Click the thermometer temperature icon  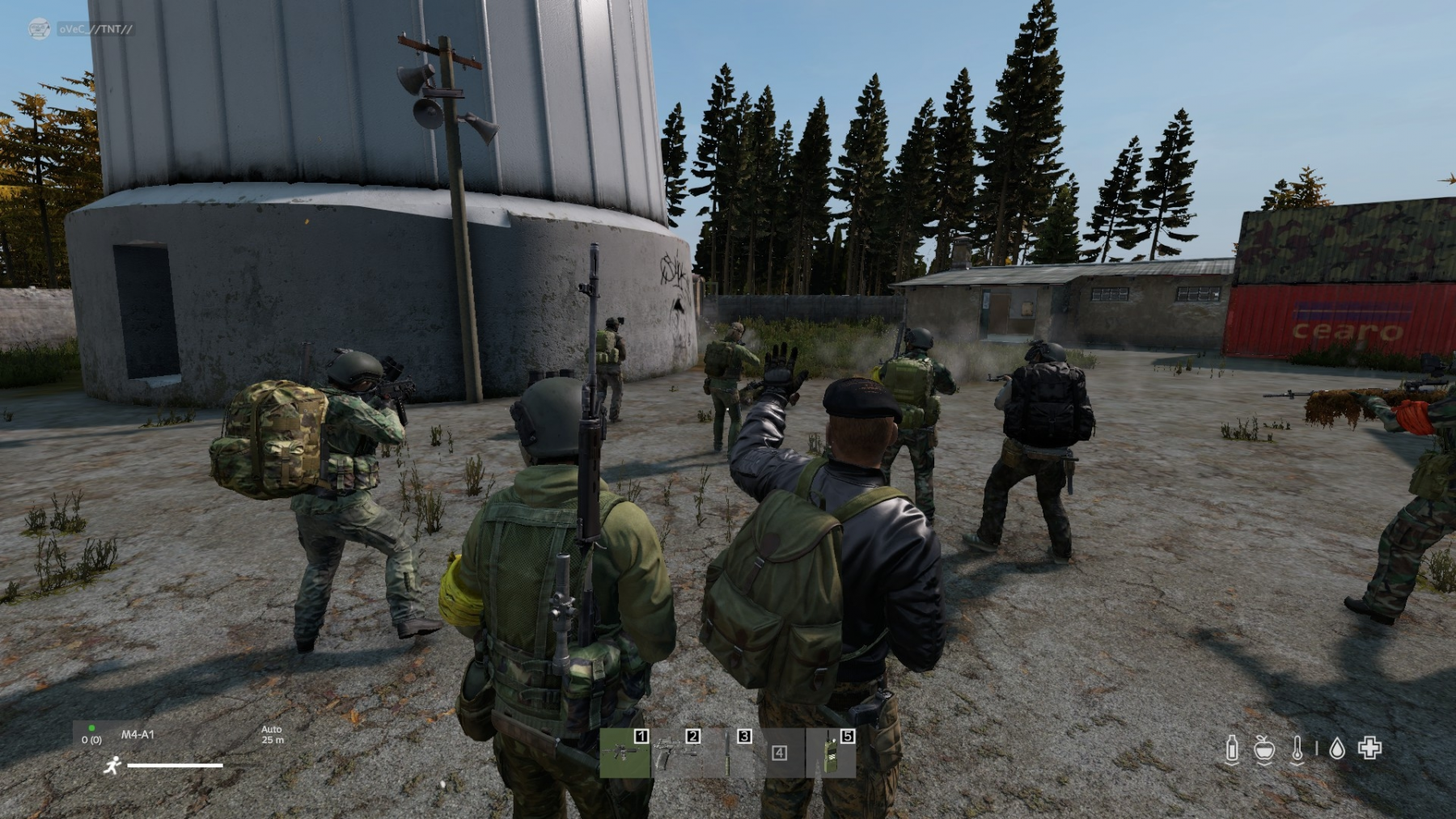point(1297,749)
